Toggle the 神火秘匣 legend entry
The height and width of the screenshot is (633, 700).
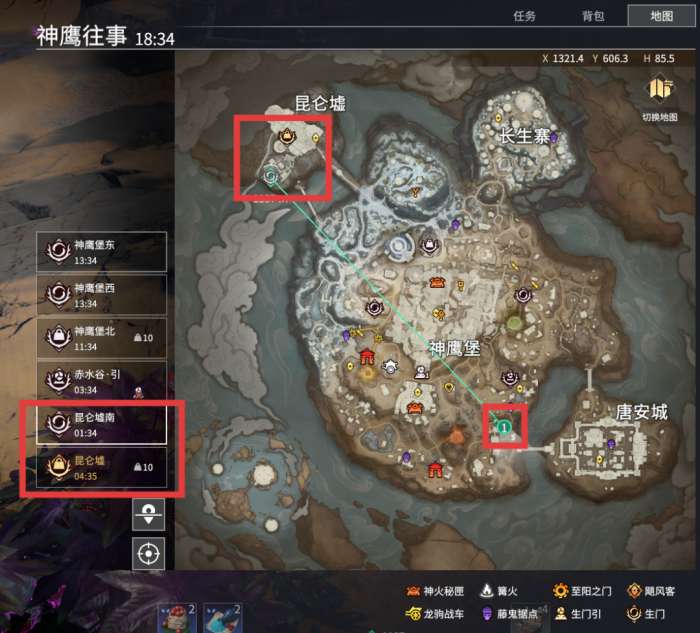437,591
